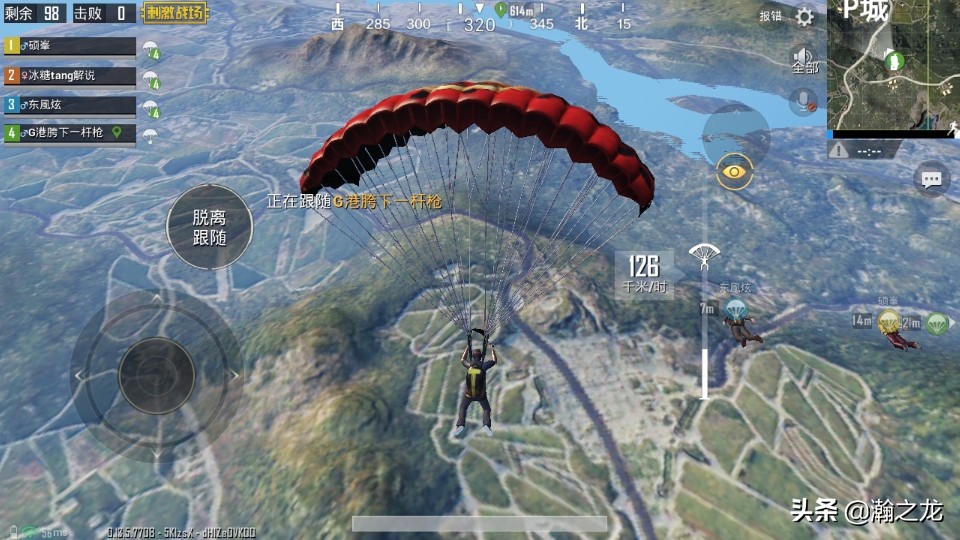Select teammate 3 东風炫 in squad list
Image resolution: width=960 pixels, height=540 pixels.
[70, 104]
